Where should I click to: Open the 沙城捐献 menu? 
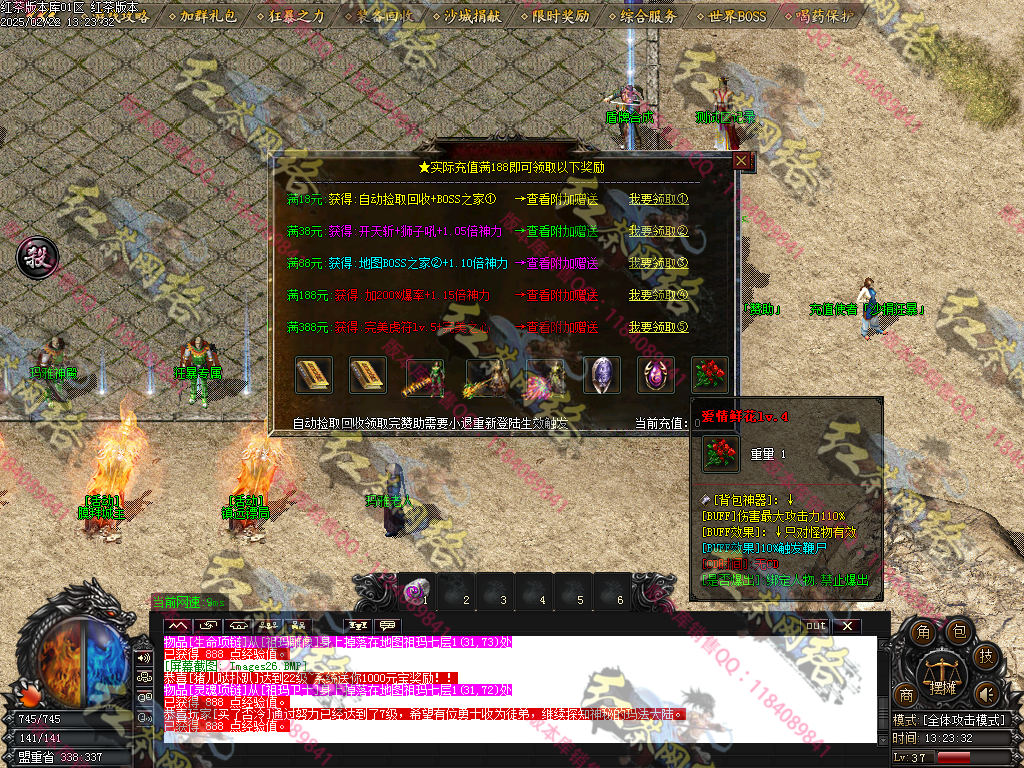(472, 16)
